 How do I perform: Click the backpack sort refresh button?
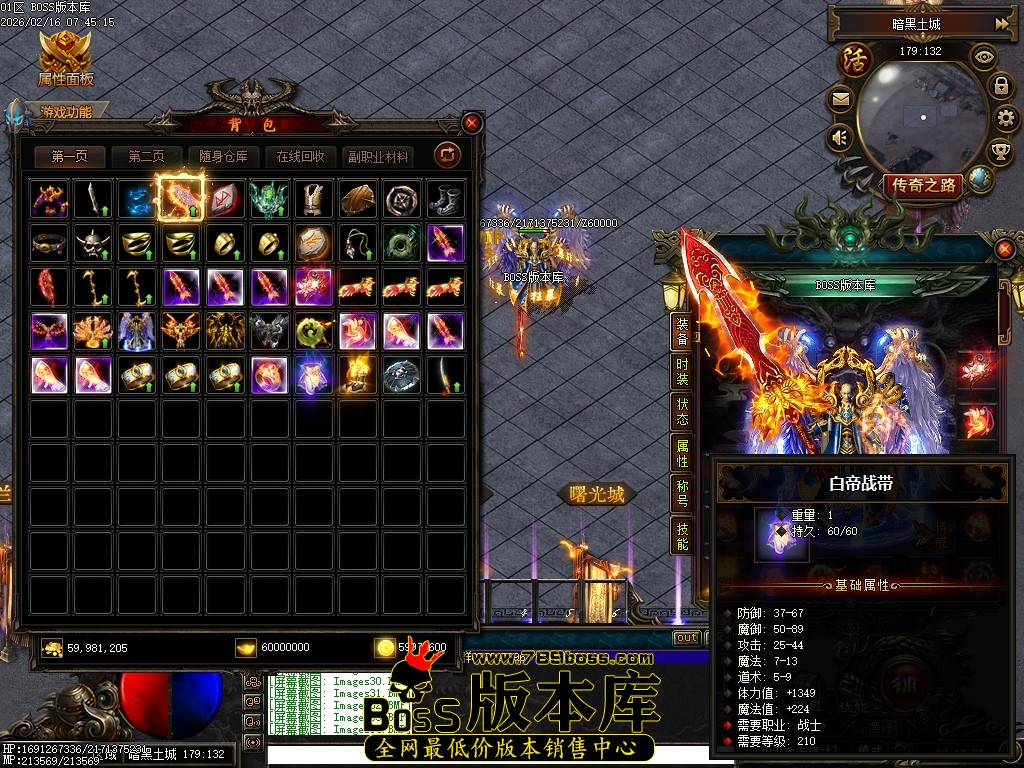tap(446, 155)
